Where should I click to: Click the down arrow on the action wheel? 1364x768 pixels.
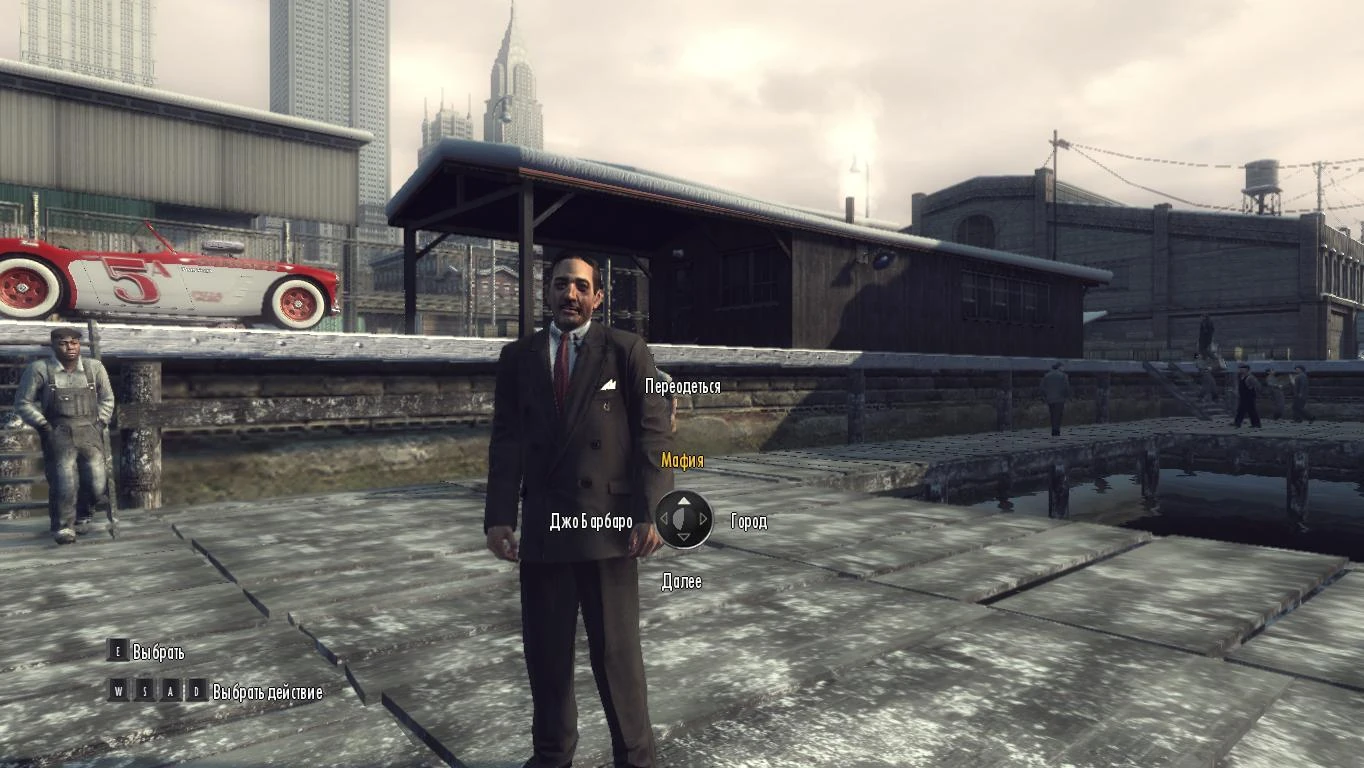[684, 537]
